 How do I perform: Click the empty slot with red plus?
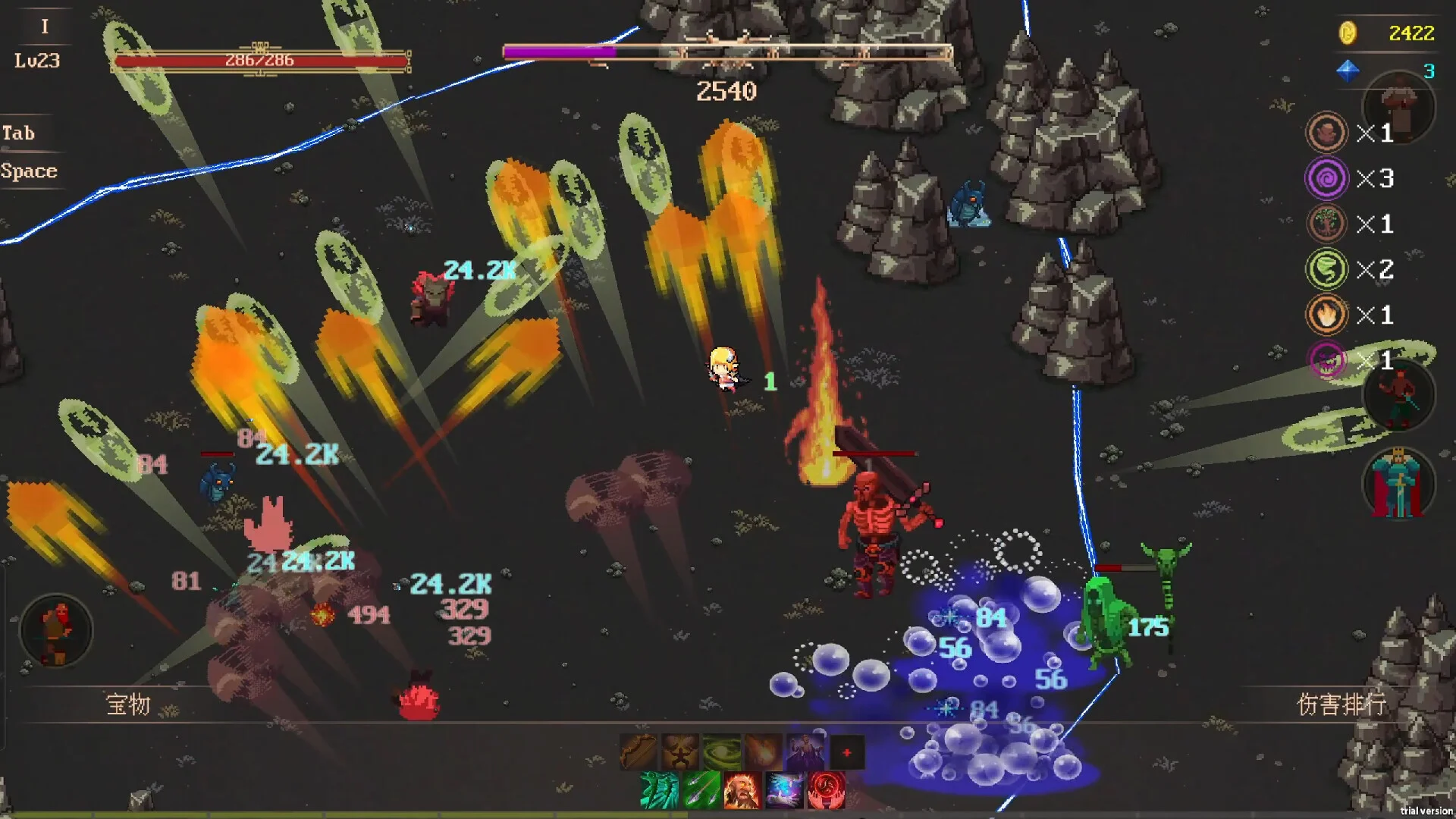coord(846,752)
